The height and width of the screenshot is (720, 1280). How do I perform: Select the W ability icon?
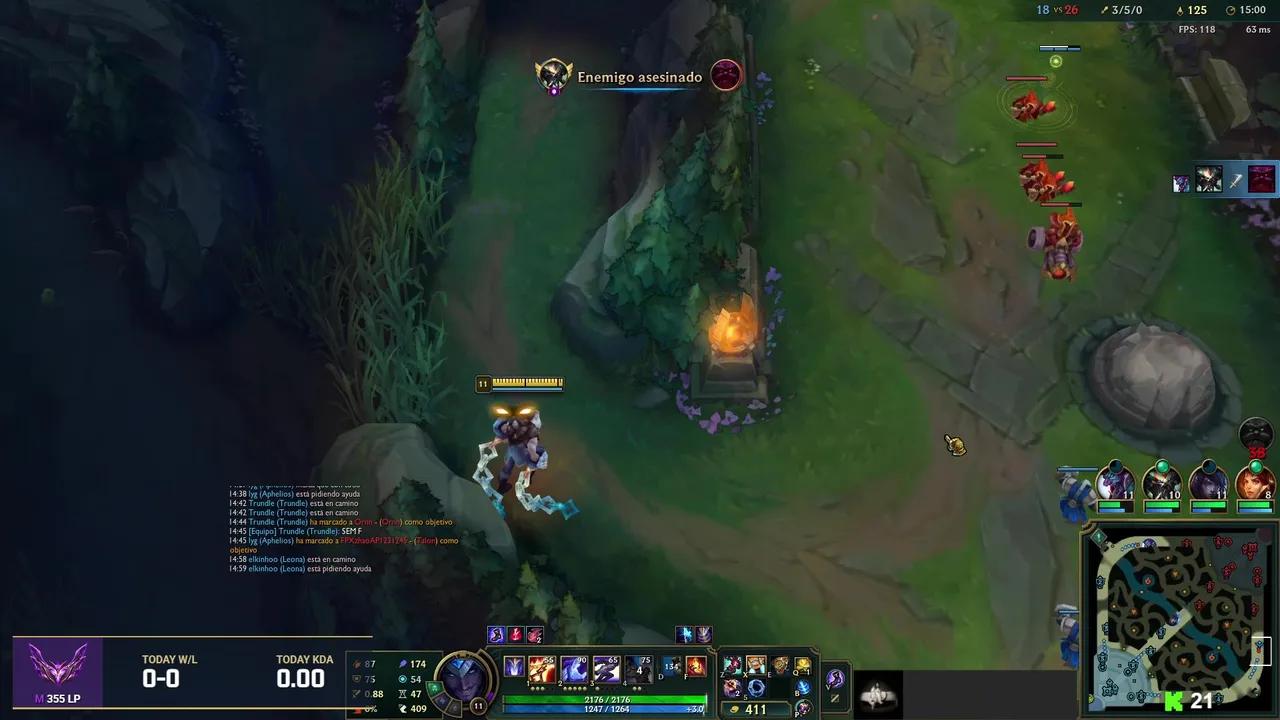(573, 668)
